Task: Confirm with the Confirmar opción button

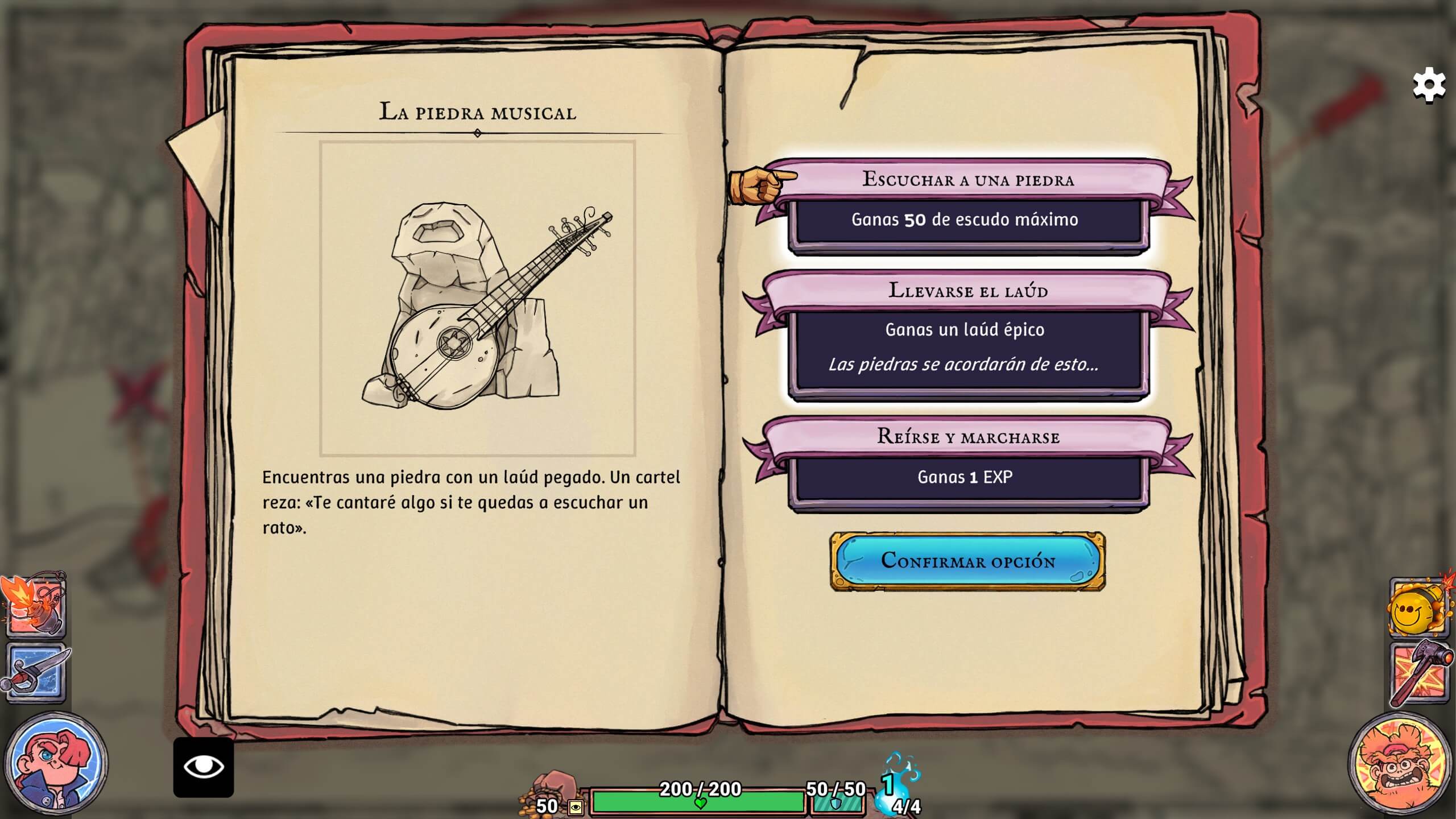Action: tap(967, 561)
